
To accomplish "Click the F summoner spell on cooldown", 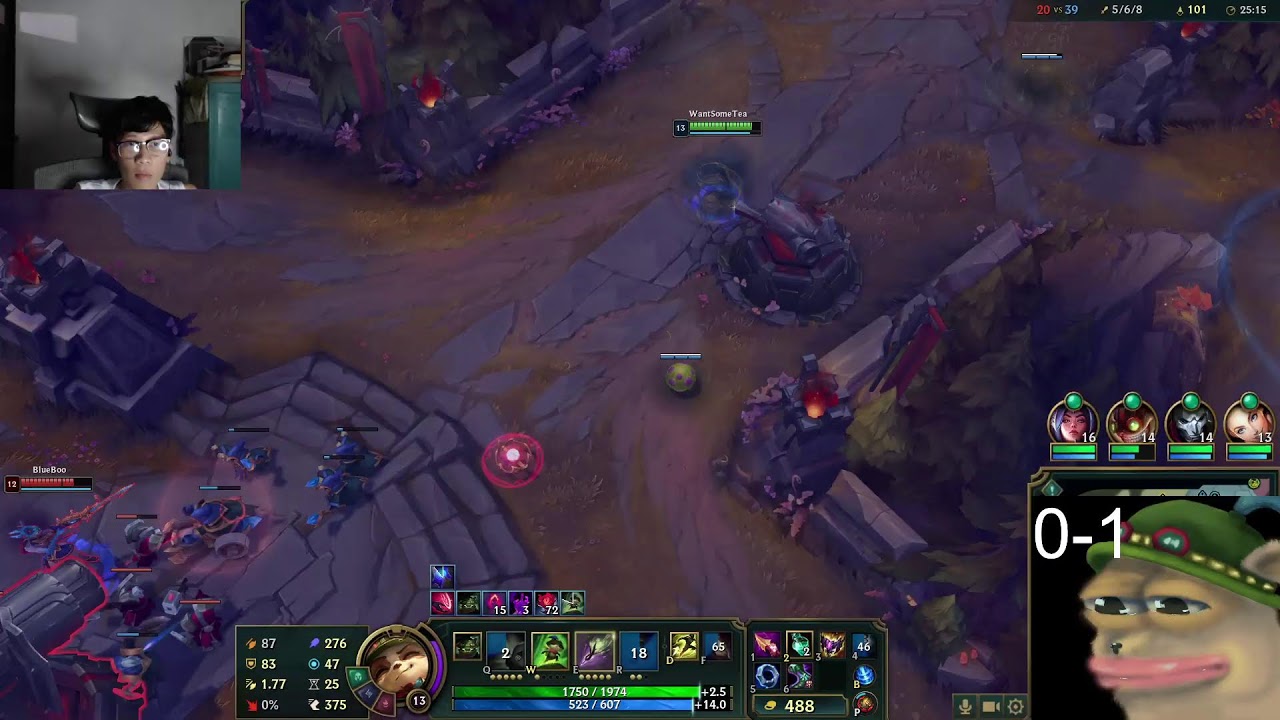I will 719,646.
